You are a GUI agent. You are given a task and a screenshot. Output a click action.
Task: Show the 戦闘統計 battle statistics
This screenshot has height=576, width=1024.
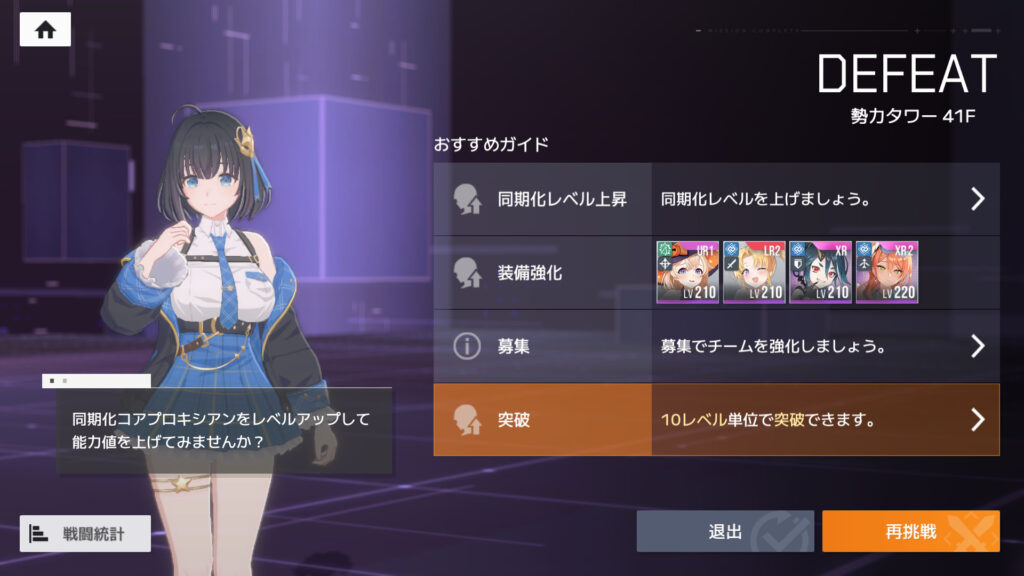pyautogui.click(x=85, y=533)
